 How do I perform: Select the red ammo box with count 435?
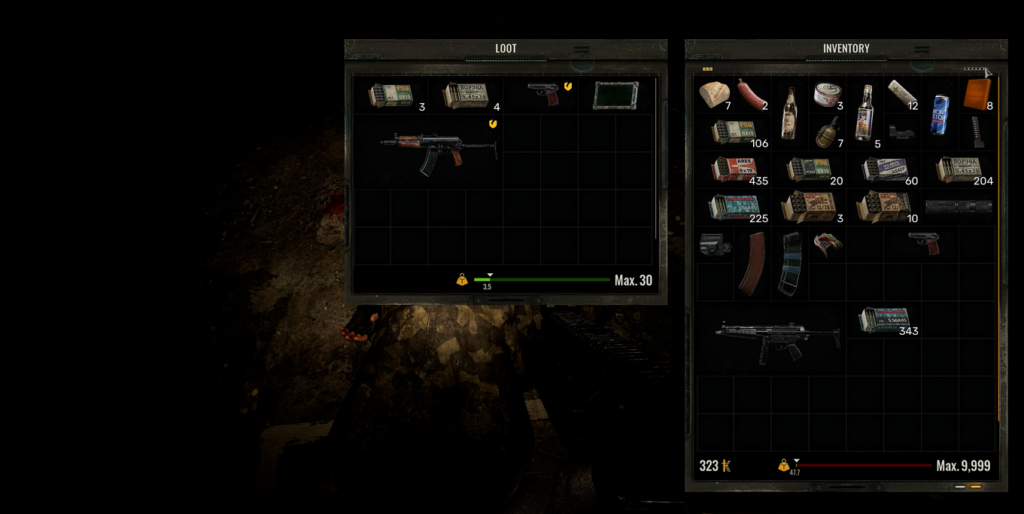coord(731,169)
